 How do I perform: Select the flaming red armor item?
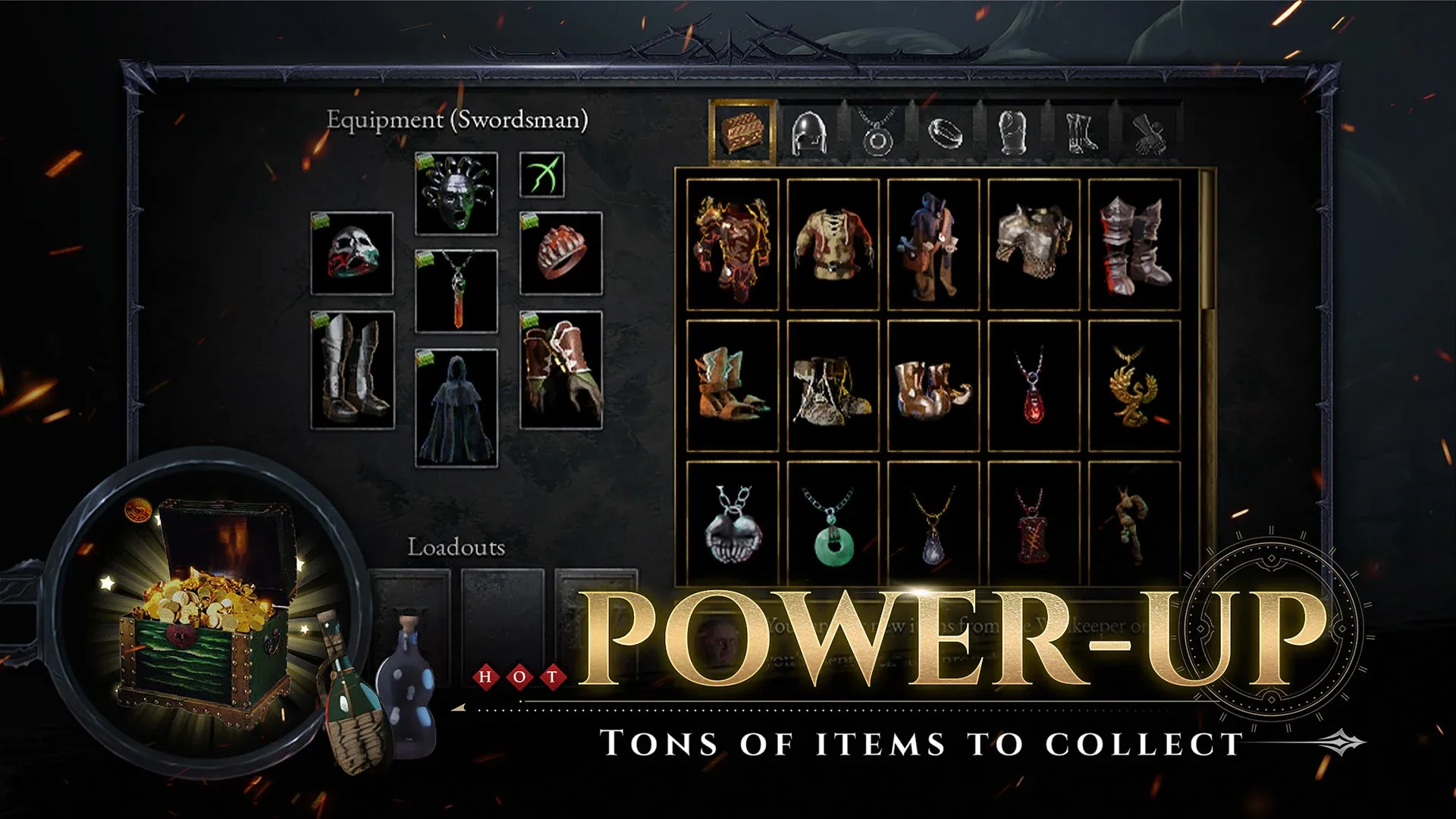click(x=733, y=244)
